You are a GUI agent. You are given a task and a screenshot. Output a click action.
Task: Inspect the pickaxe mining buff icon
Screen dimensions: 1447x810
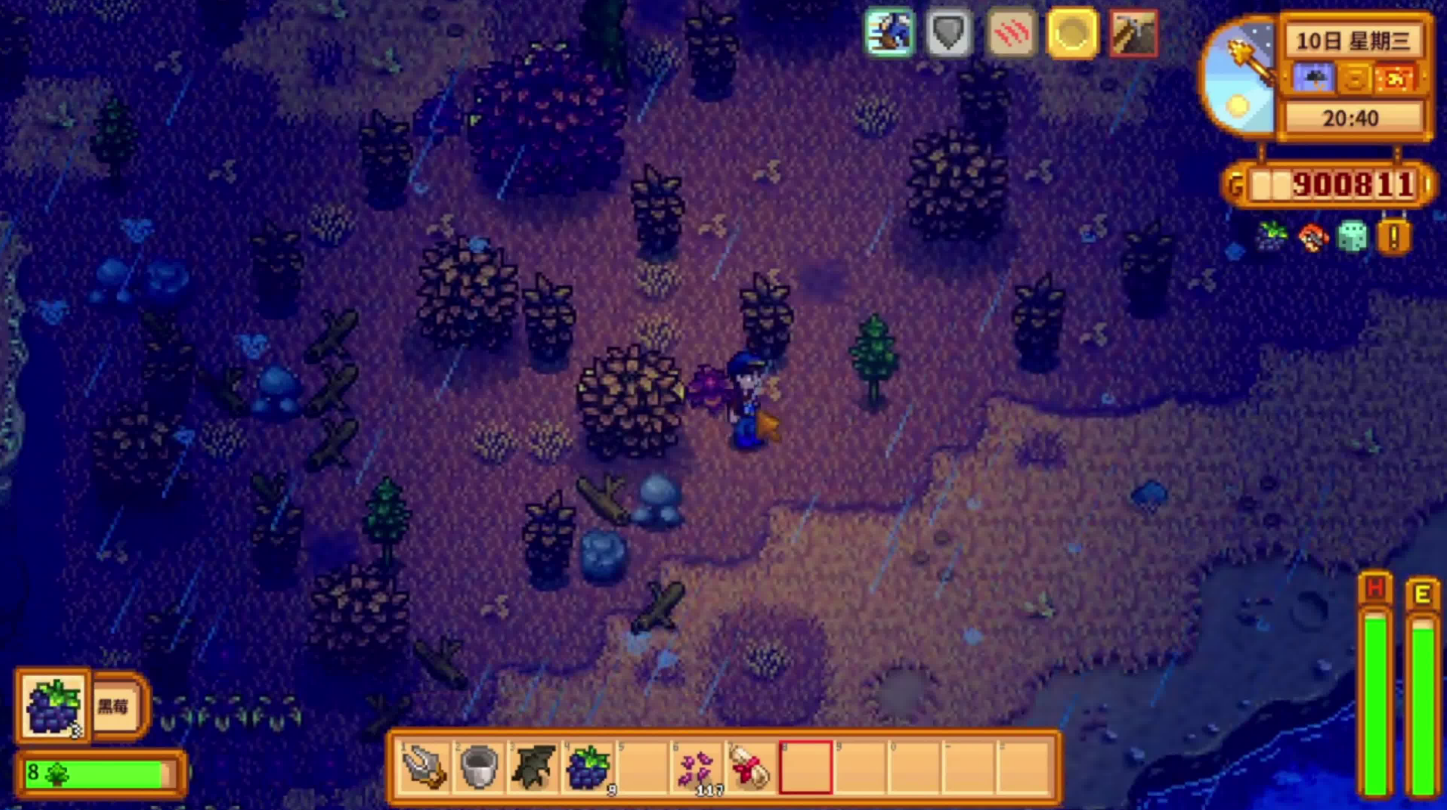tap(1133, 33)
